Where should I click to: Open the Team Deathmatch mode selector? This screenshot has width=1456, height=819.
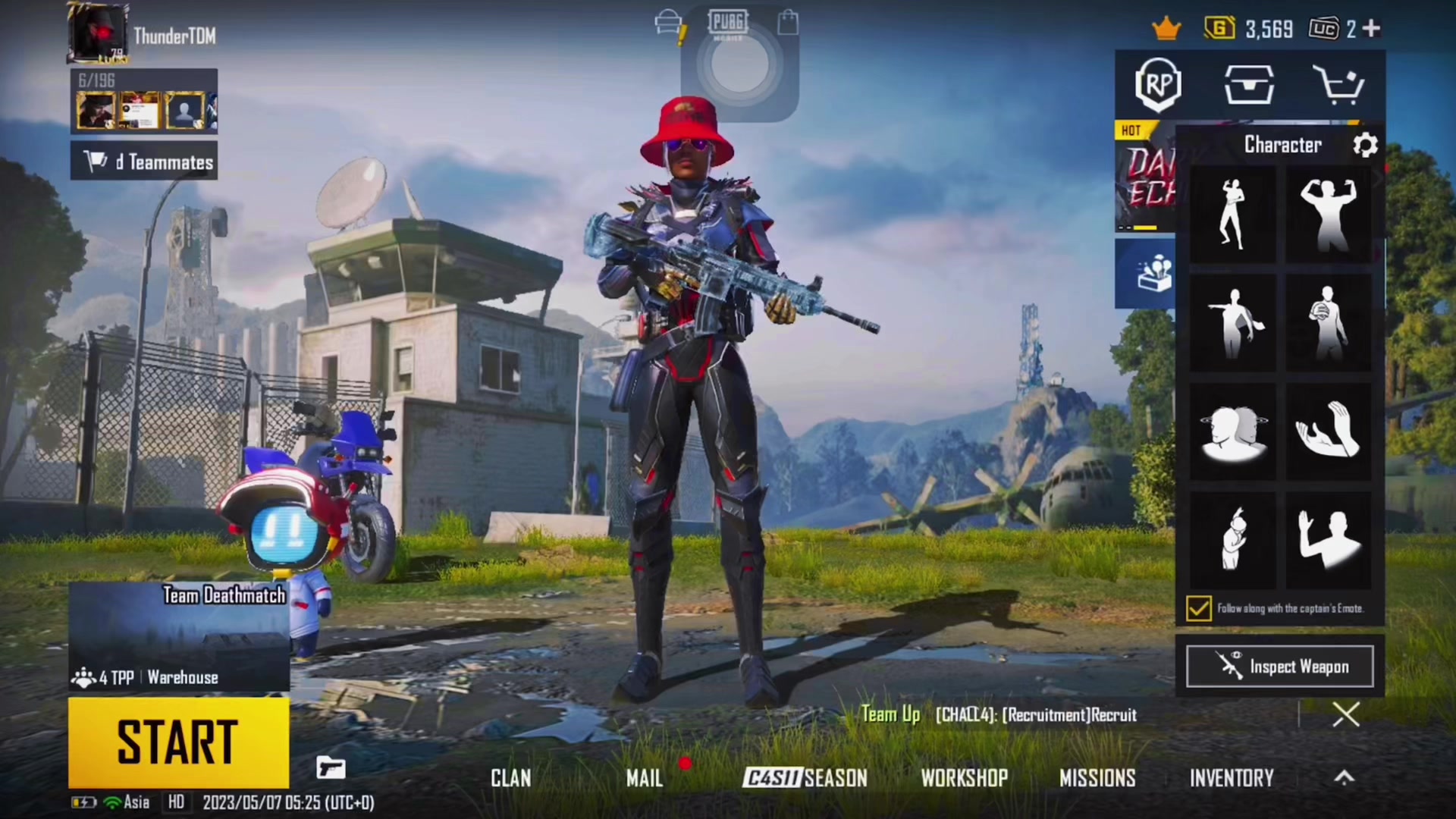(x=179, y=635)
